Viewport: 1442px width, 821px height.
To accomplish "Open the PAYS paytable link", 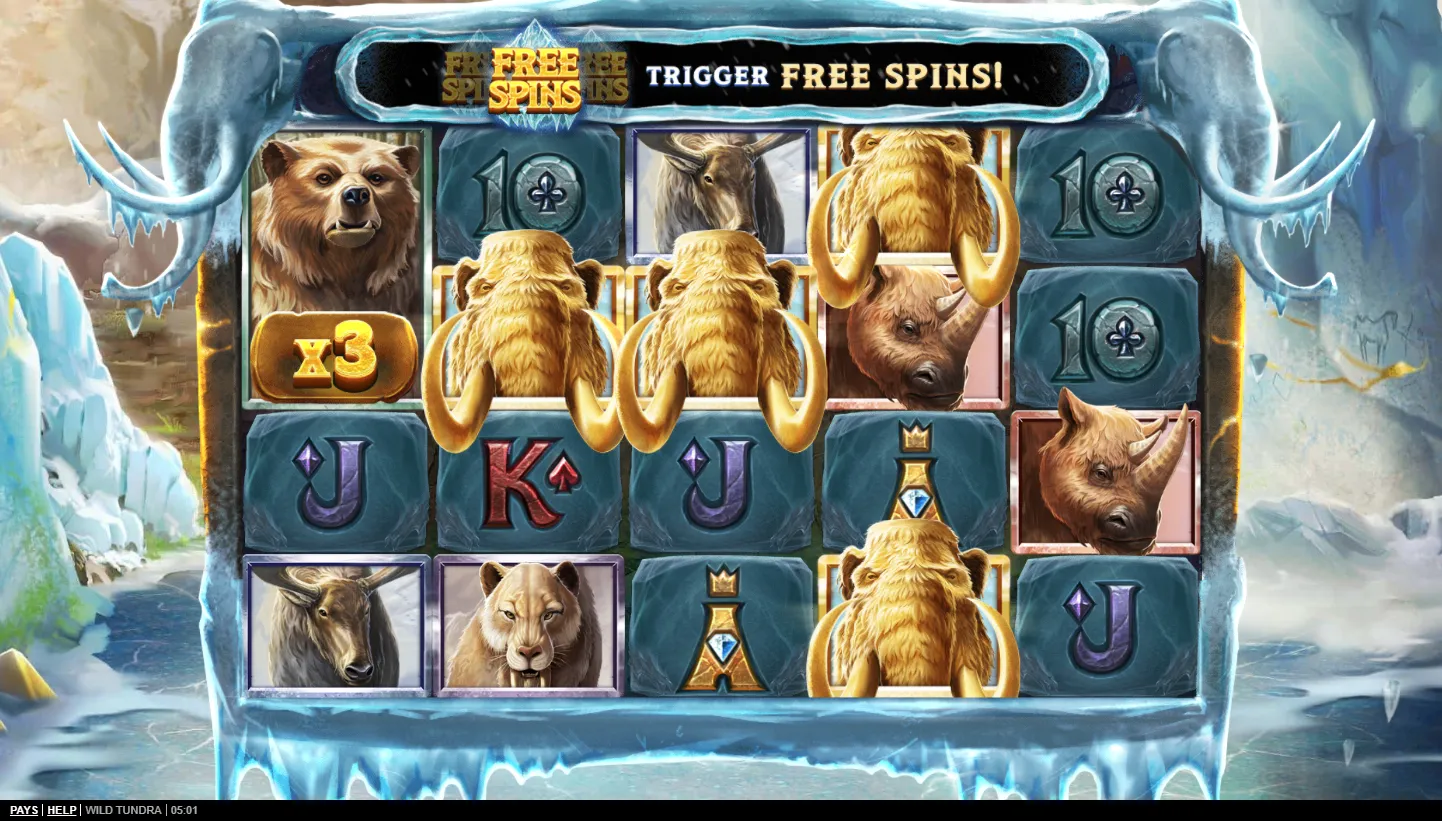I will coord(24,810).
